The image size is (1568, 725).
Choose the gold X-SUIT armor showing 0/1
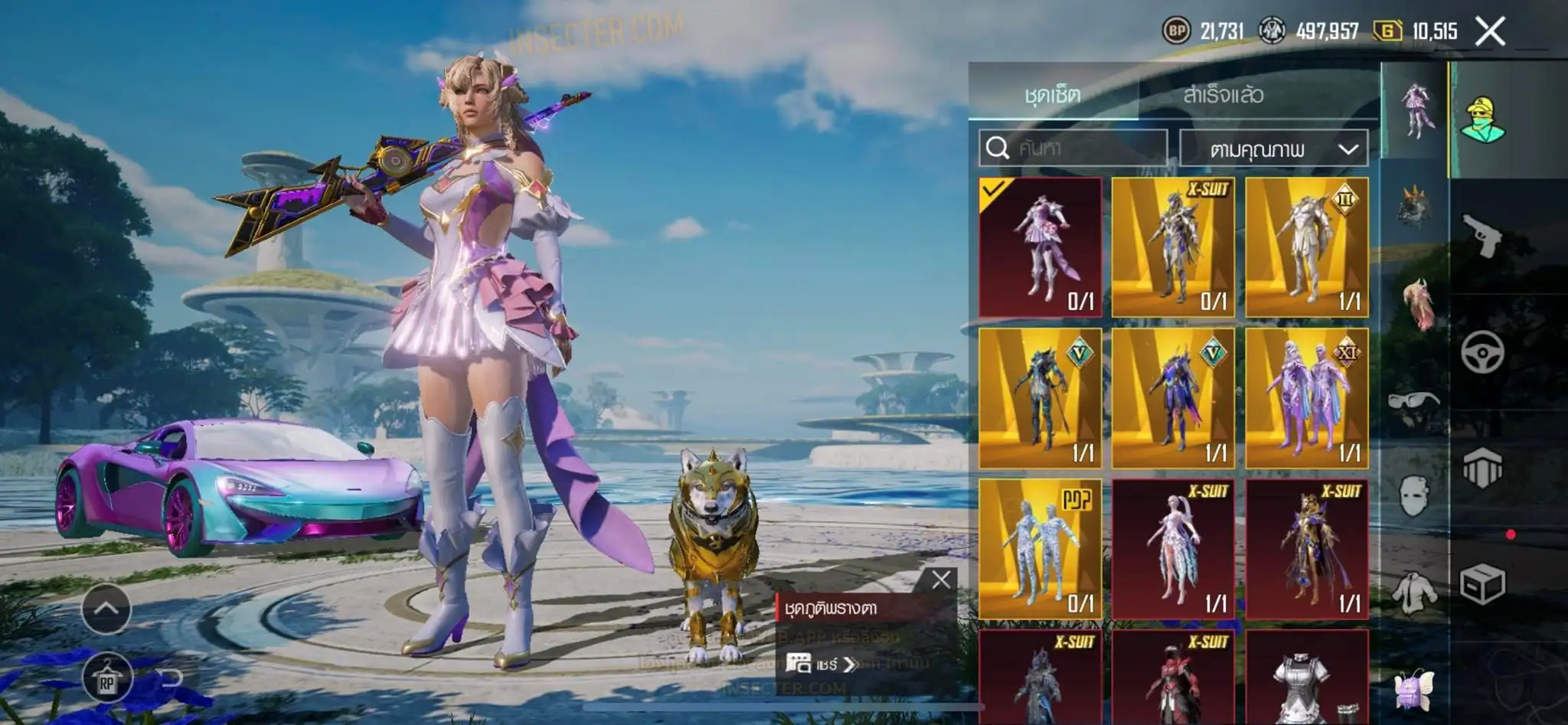[1173, 247]
